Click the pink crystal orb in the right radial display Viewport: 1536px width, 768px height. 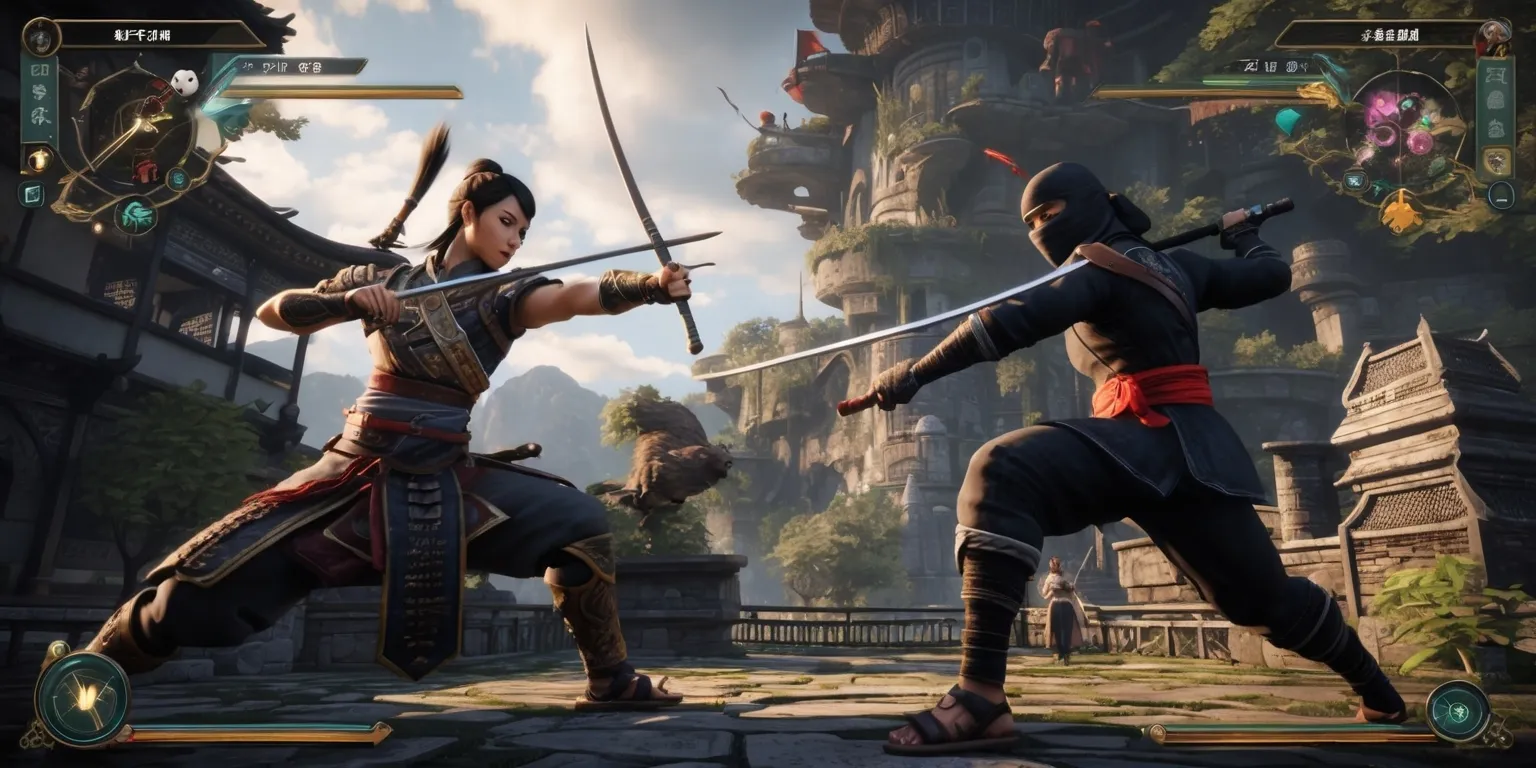tap(1418, 141)
